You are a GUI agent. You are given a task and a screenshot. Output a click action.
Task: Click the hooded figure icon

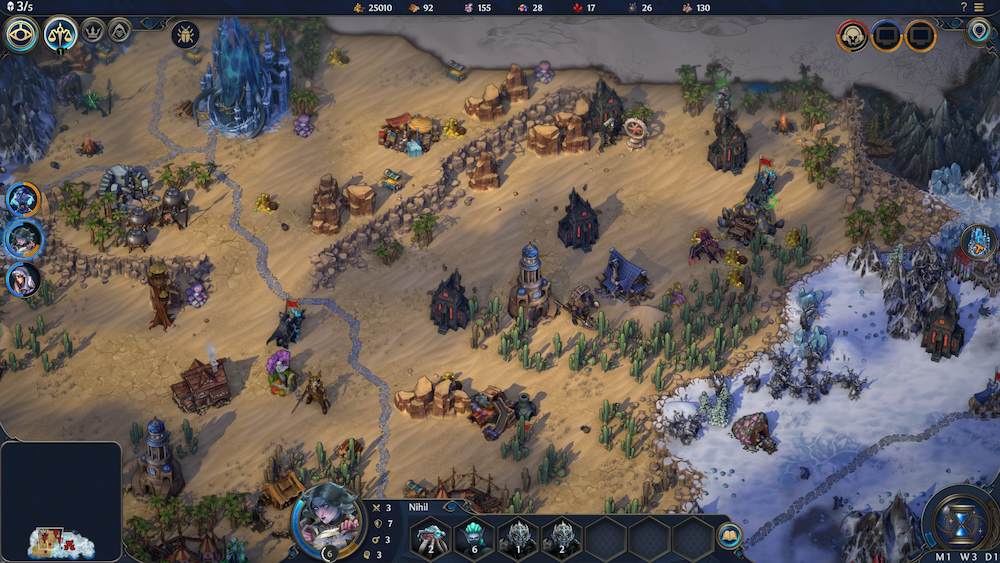point(120,31)
